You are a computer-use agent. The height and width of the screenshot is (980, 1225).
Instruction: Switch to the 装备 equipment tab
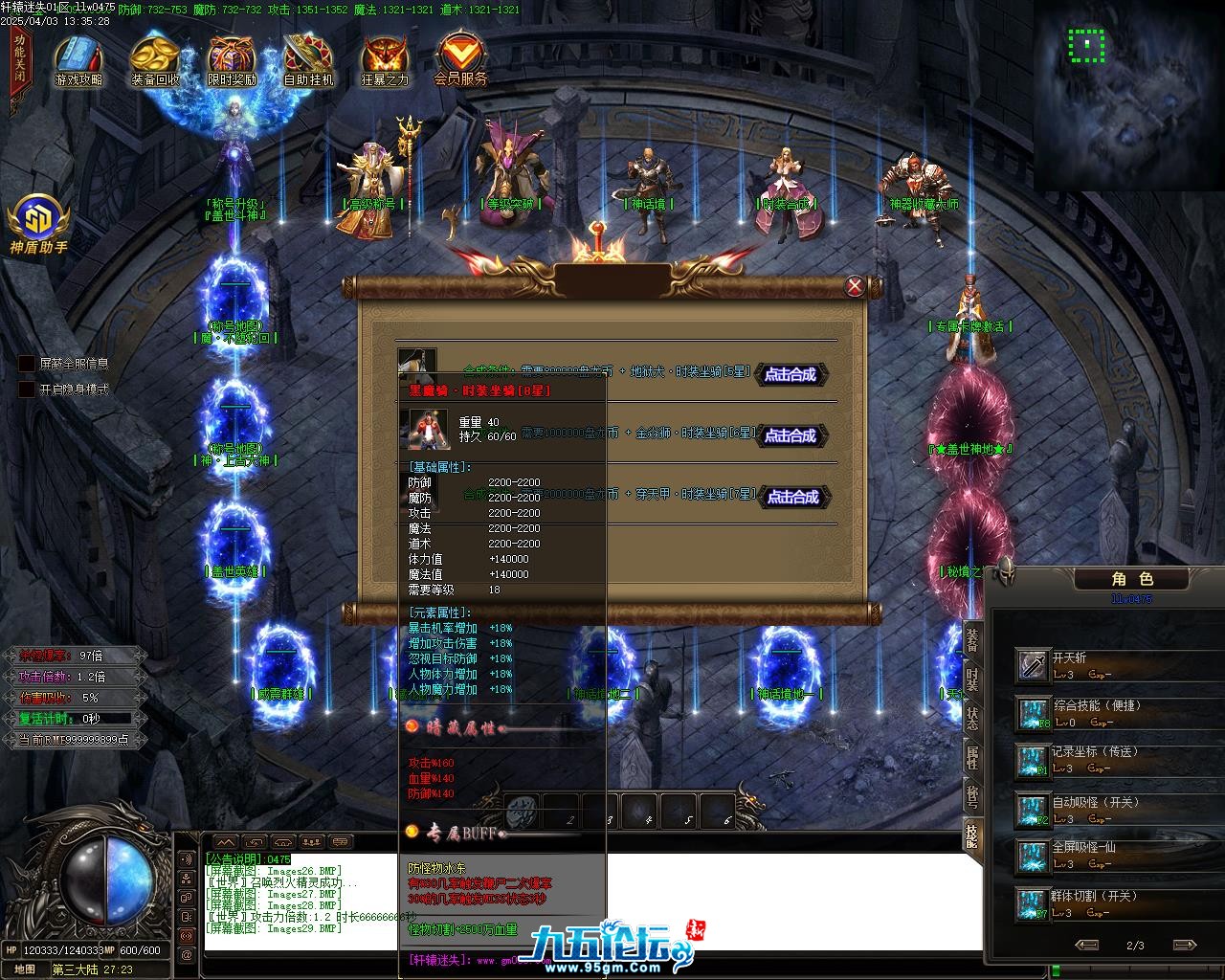pos(972,639)
